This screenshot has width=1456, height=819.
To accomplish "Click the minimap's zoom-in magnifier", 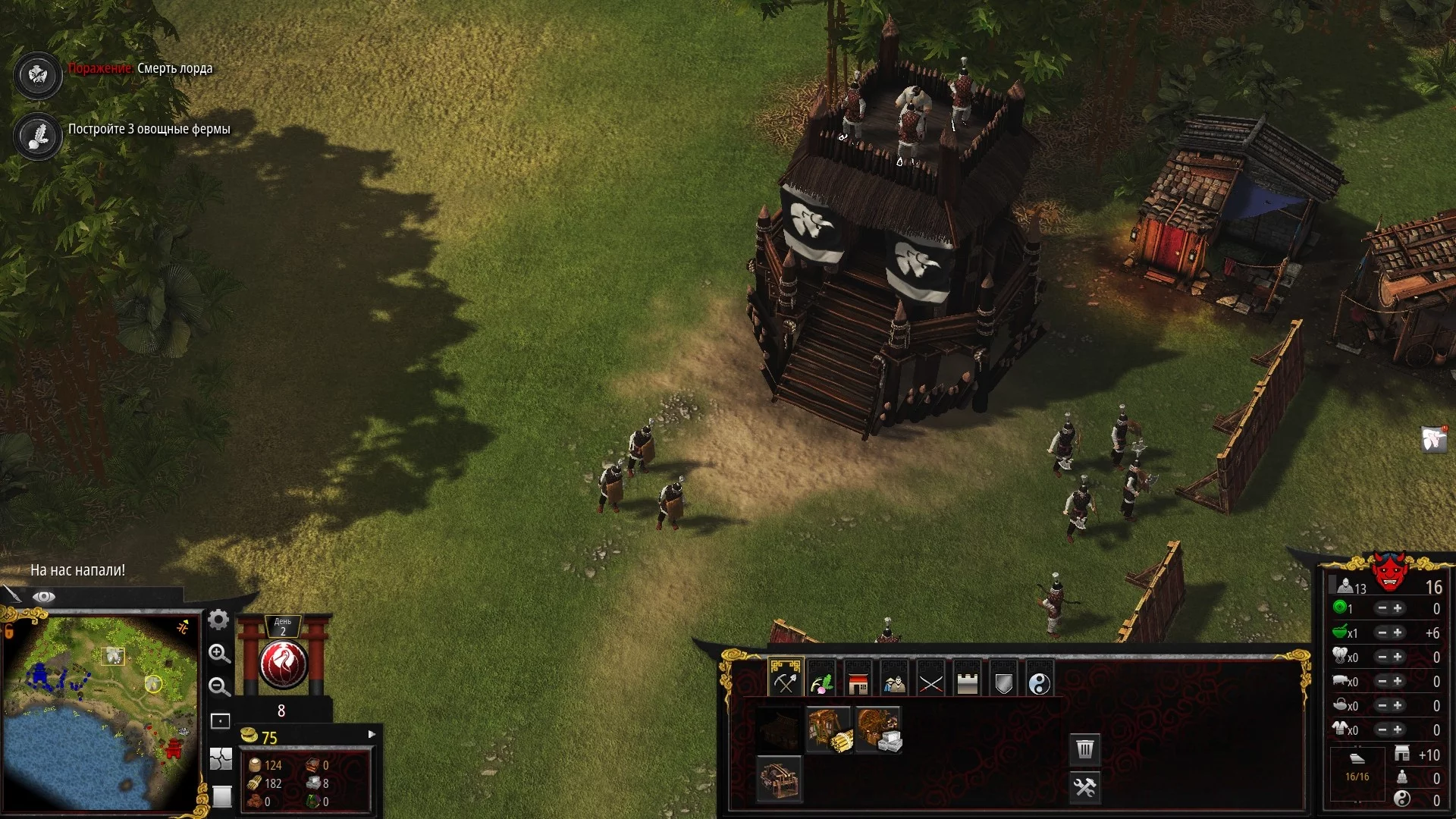I will coord(219,654).
